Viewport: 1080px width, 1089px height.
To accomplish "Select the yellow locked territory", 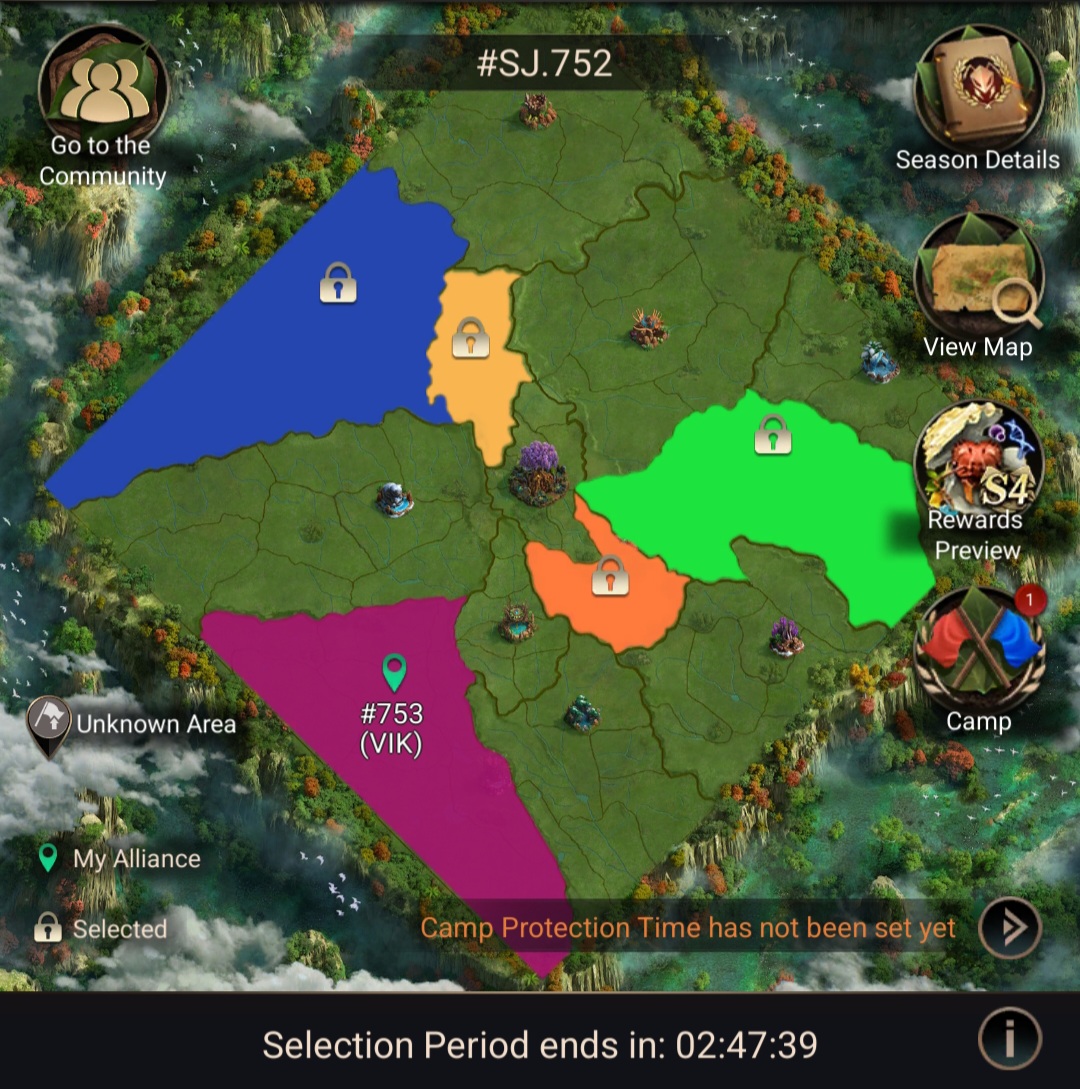I will pyautogui.click(x=470, y=350).
